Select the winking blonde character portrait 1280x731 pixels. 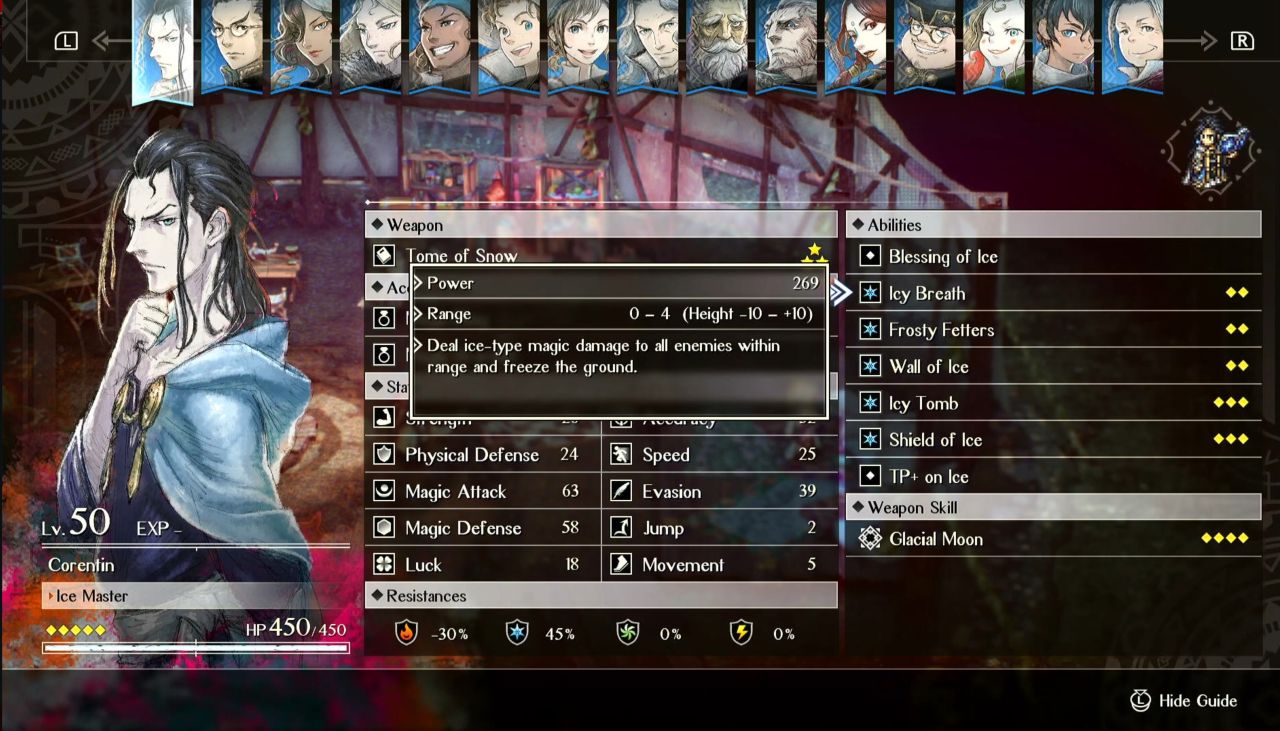(994, 46)
